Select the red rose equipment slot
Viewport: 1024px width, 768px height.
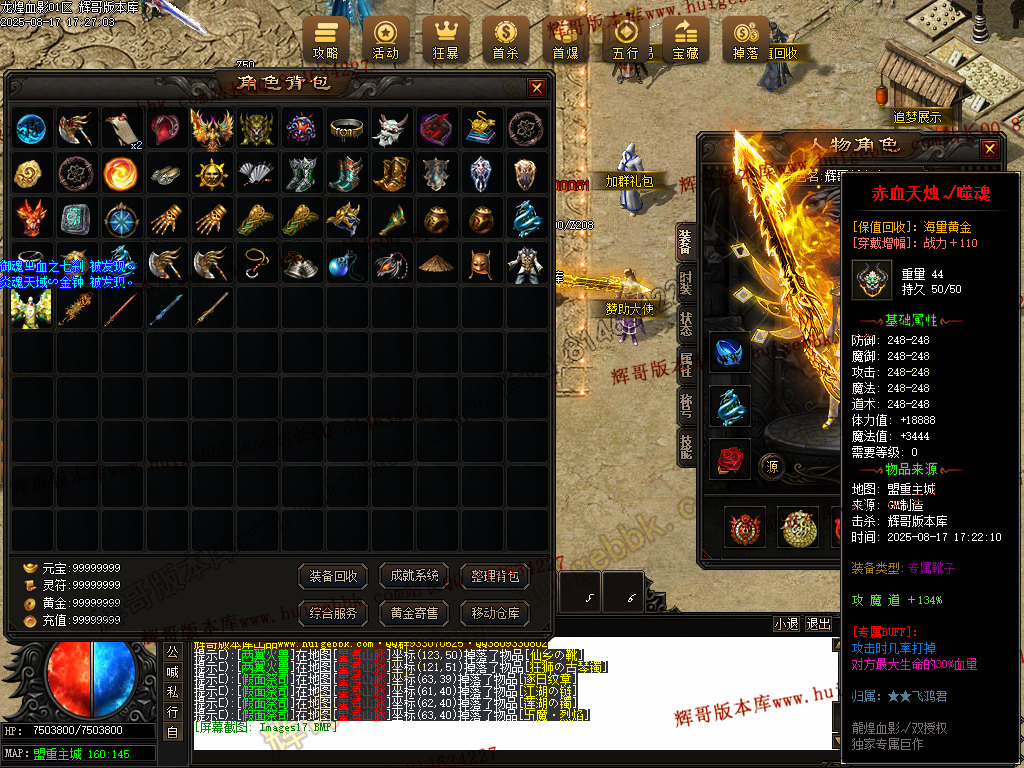729,459
